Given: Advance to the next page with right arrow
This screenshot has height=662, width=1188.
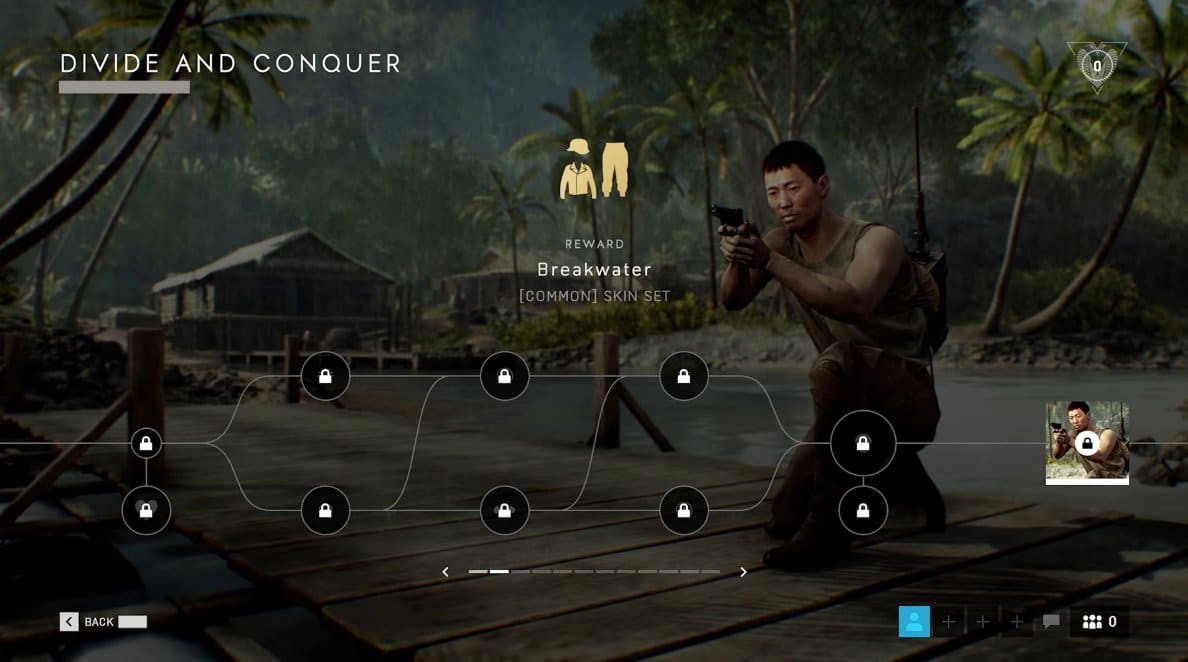Looking at the screenshot, I should tap(743, 572).
